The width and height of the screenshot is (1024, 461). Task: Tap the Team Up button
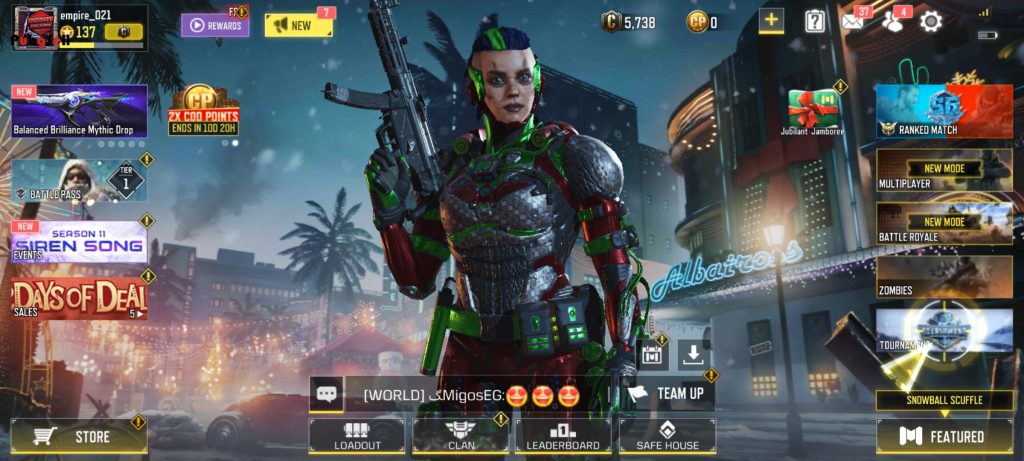667,394
